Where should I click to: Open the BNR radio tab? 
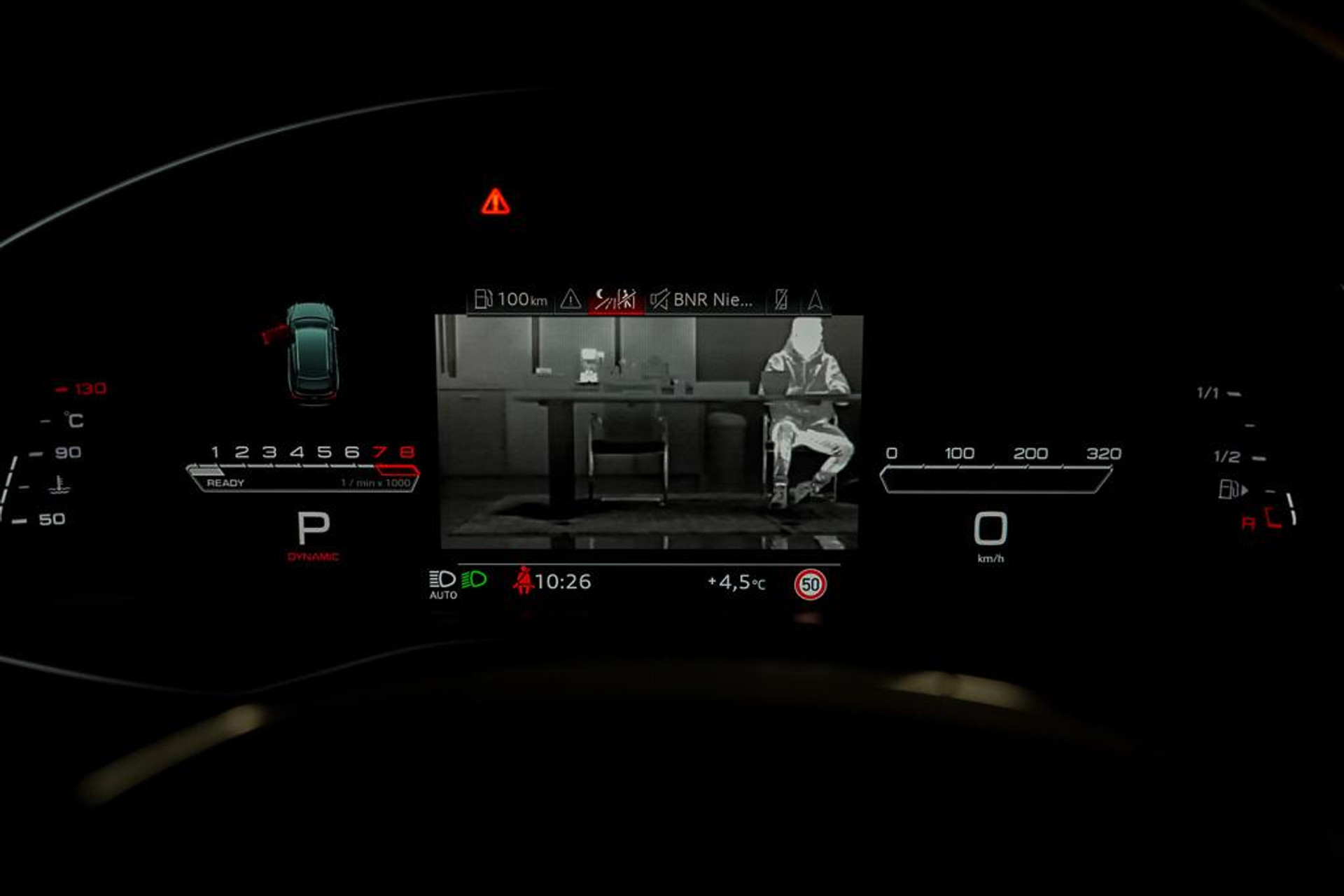[x=702, y=300]
